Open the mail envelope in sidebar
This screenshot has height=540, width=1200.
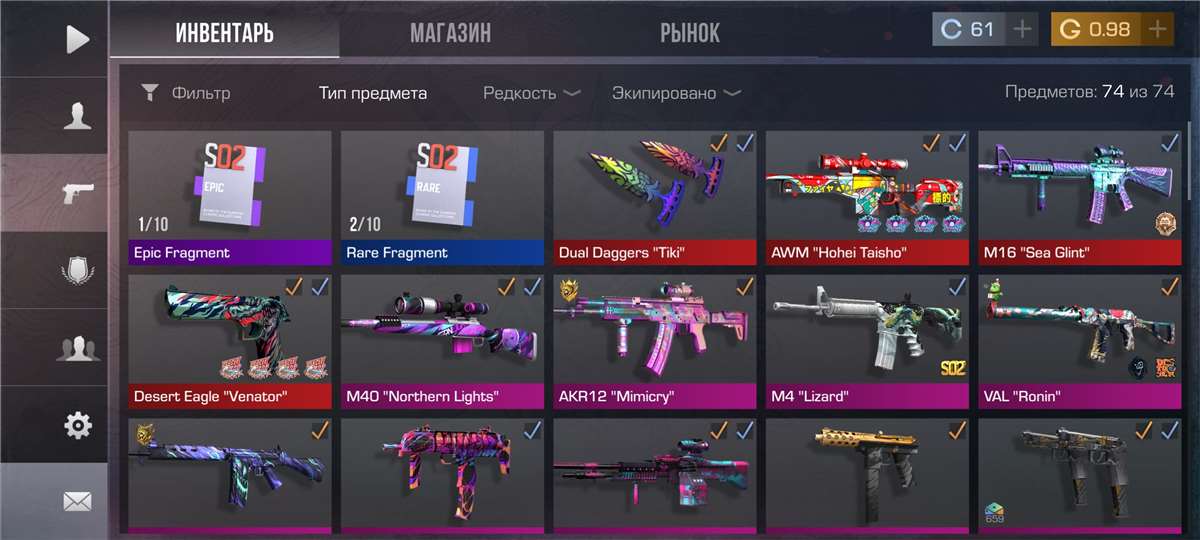[x=77, y=502]
